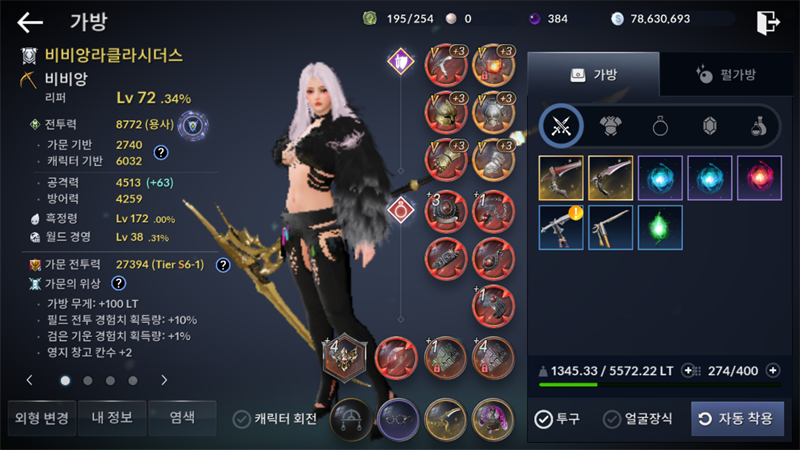Open the crystal gem category
The image size is (800, 450).
click(709, 125)
